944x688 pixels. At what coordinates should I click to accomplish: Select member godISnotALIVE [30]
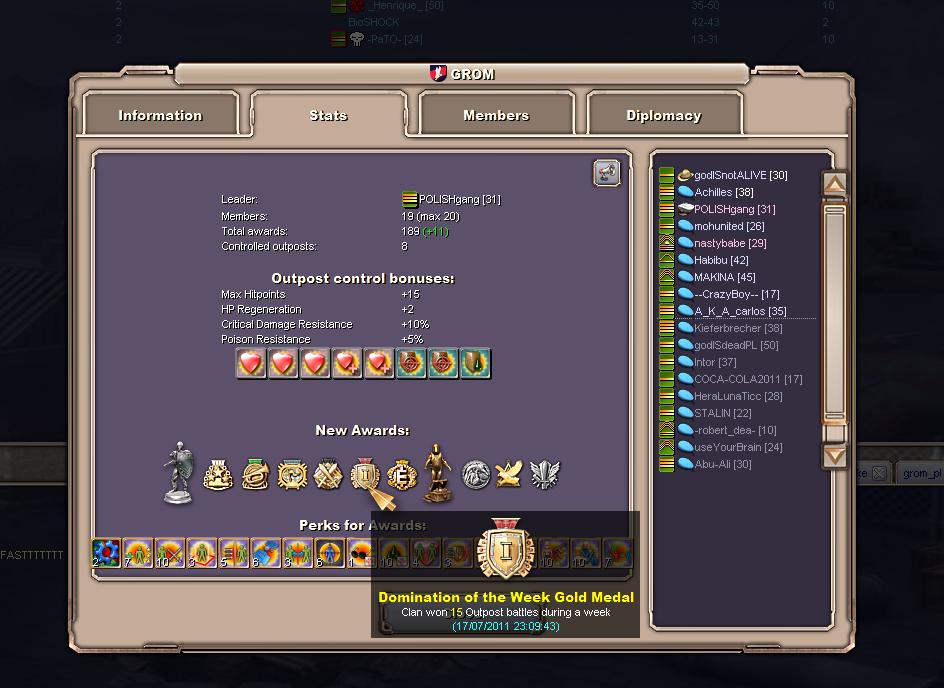(740, 175)
